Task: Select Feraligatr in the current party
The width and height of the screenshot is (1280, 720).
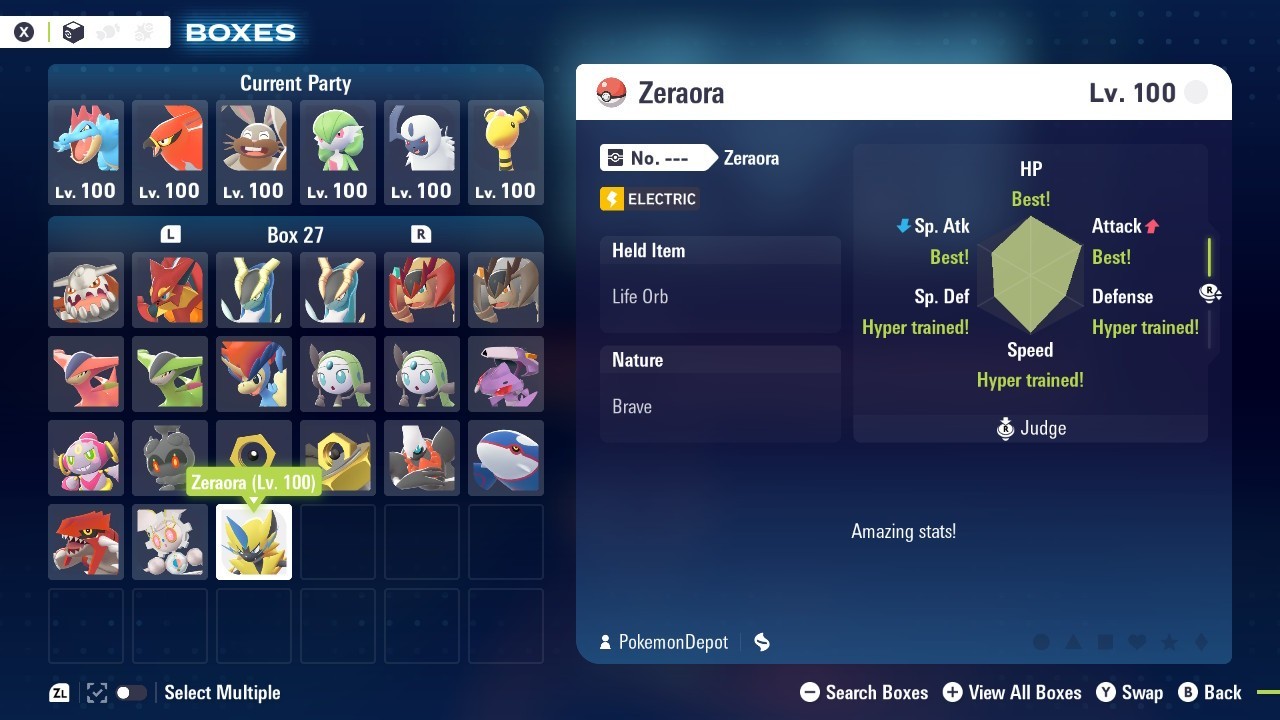Action: [86, 152]
